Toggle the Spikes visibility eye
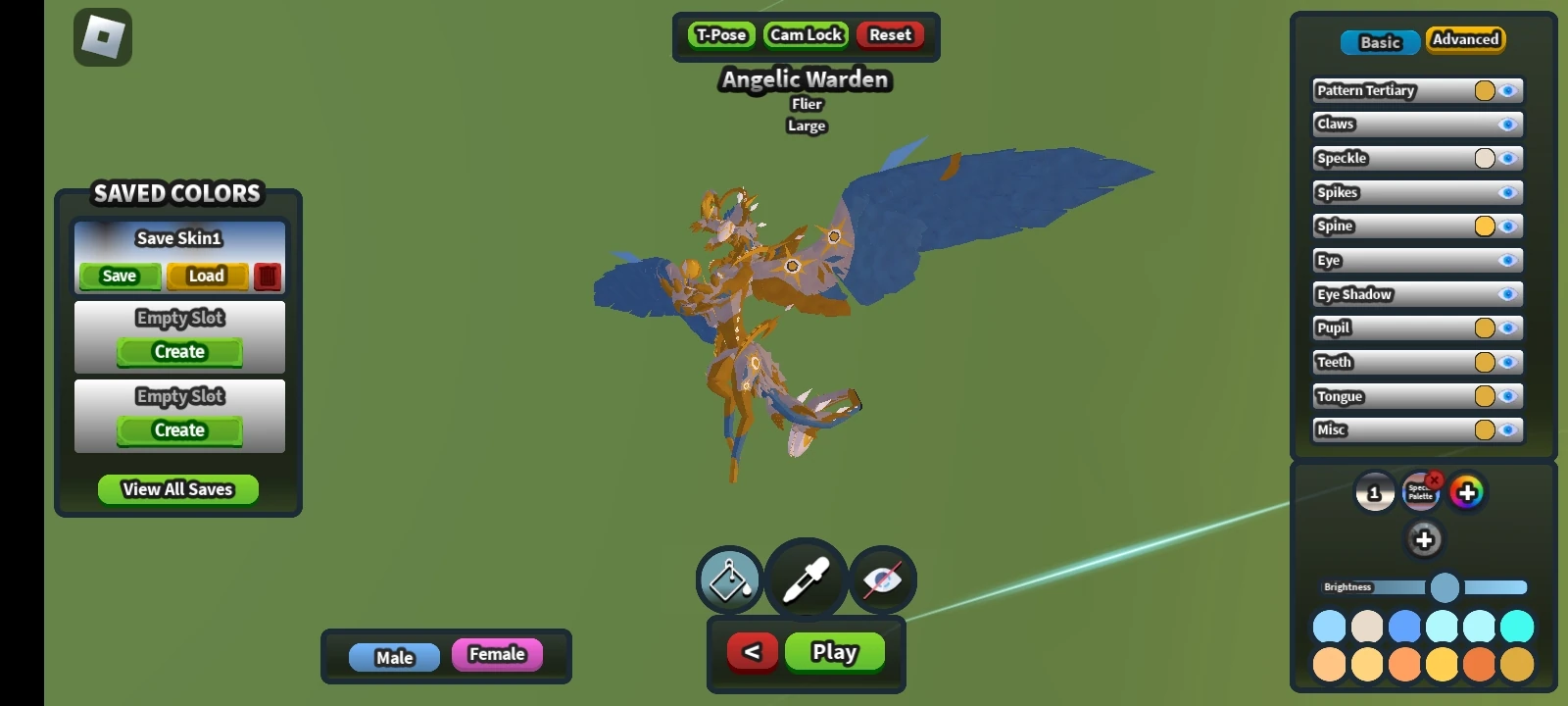This screenshot has width=1568, height=706. (x=1507, y=192)
